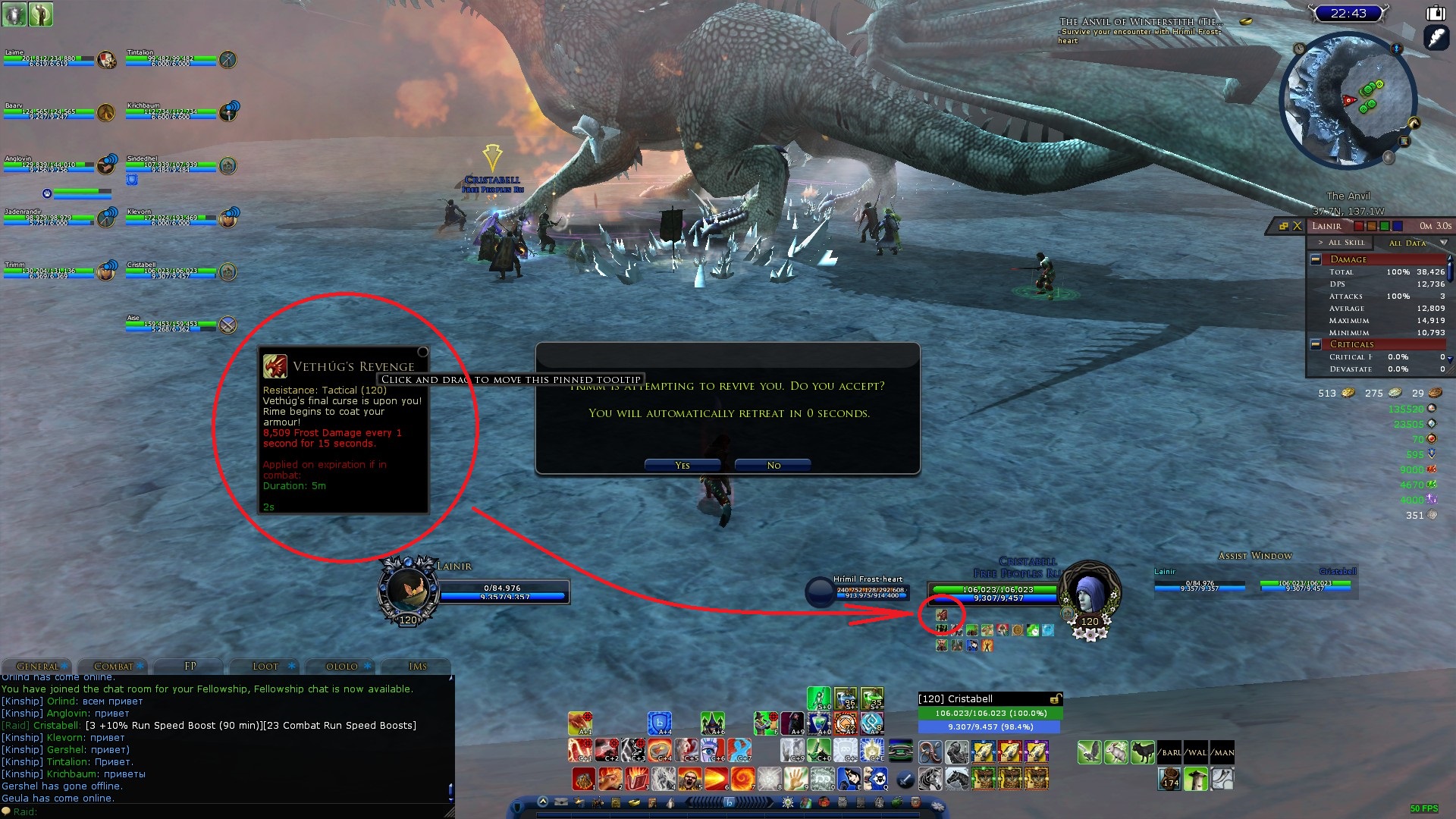Viewport: 1456px width, 819px height.
Task: Close the Lainir damage parser window
Action: (x=1298, y=226)
